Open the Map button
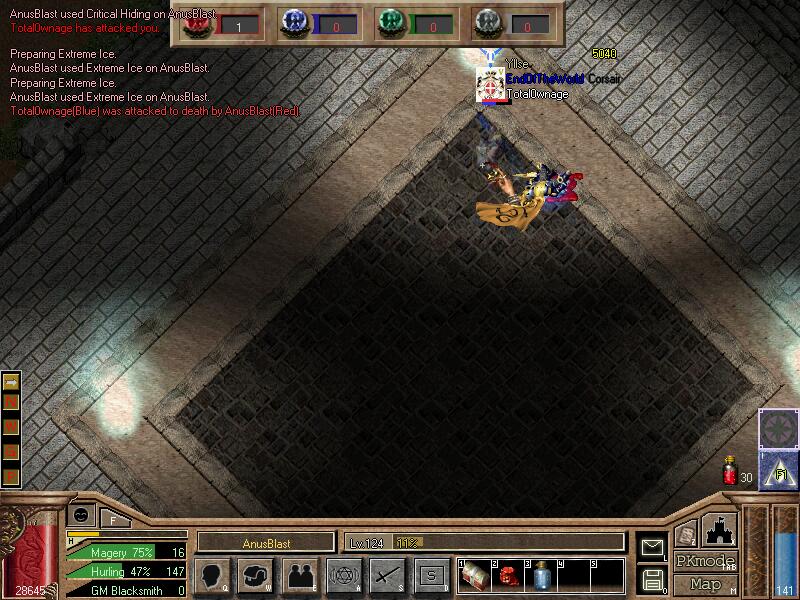The image size is (800, 600). pos(705,584)
